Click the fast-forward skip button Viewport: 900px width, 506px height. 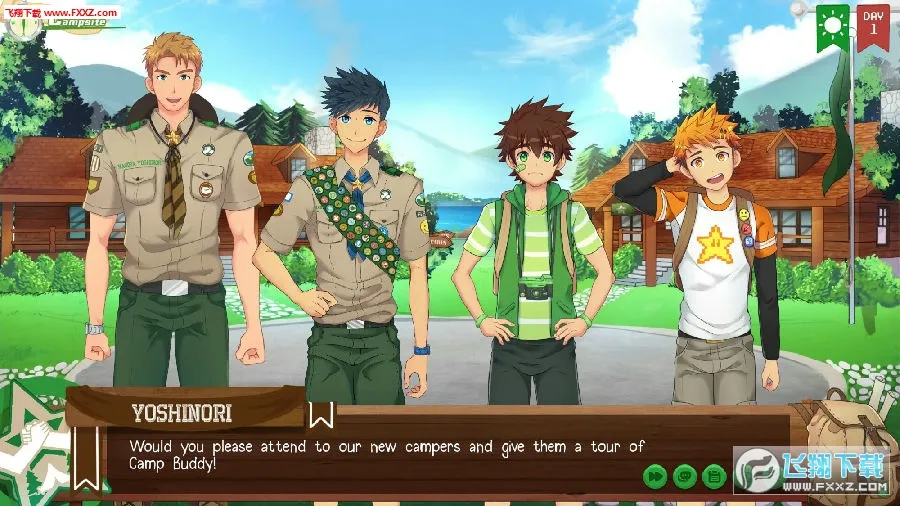(x=655, y=477)
